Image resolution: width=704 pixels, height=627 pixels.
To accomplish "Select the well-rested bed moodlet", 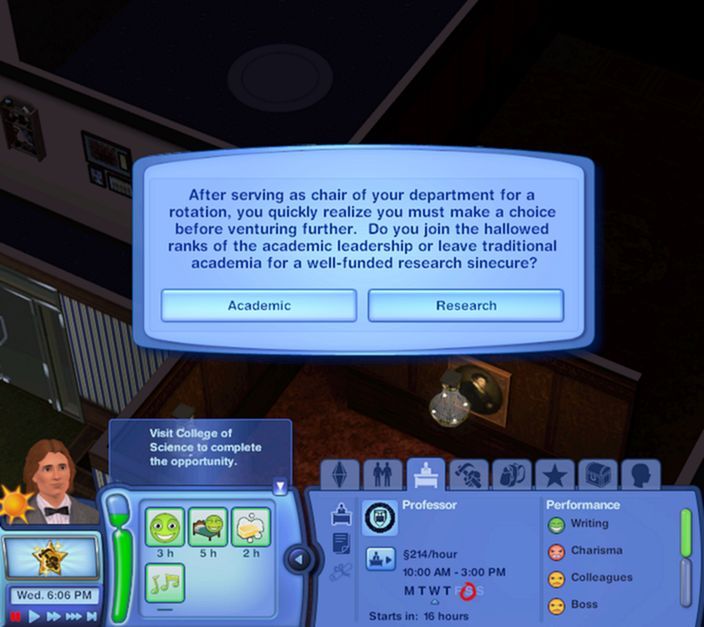I will (207, 527).
